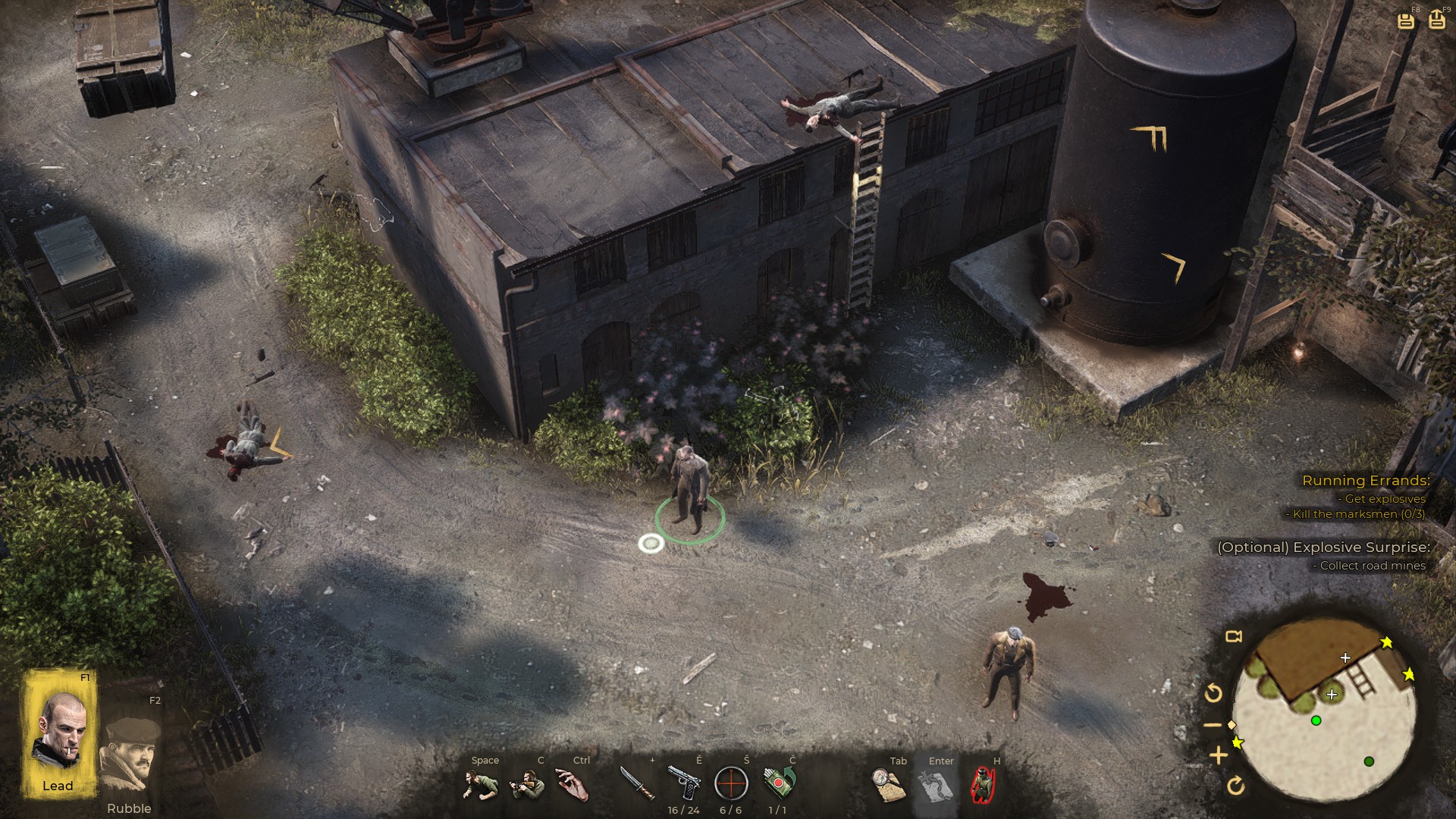Activate the crouching rifleman aim icon

click(528, 784)
